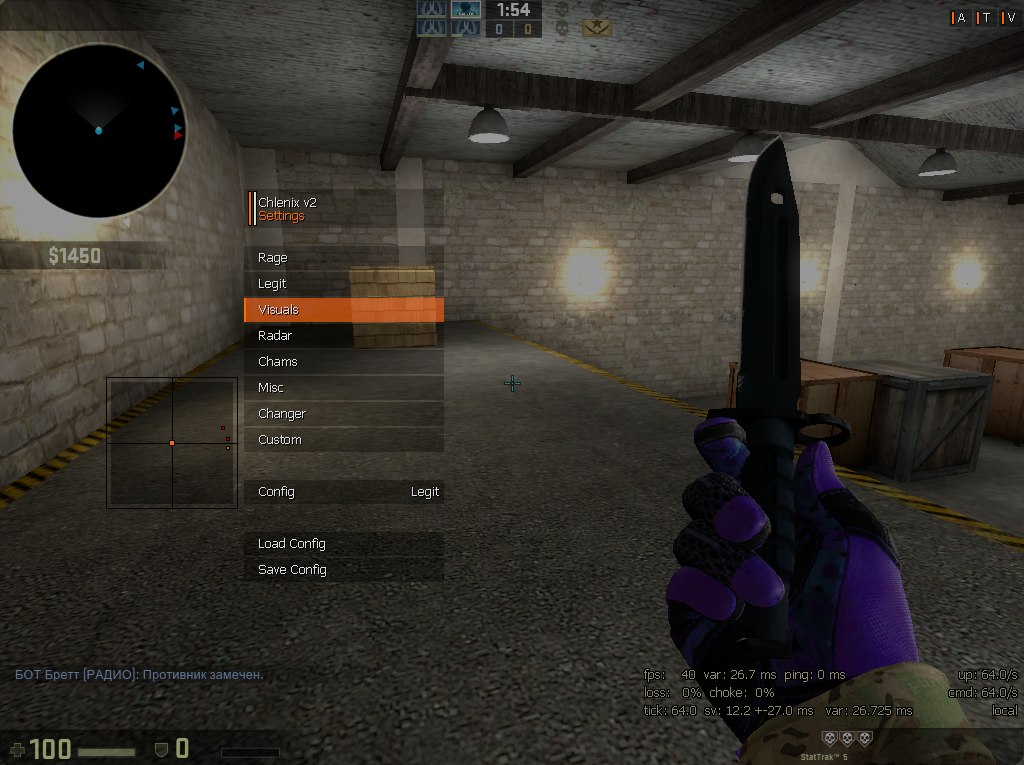This screenshot has height=765, width=1024.
Task: Open the Misc menu entry
Action: pyautogui.click(x=343, y=388)
